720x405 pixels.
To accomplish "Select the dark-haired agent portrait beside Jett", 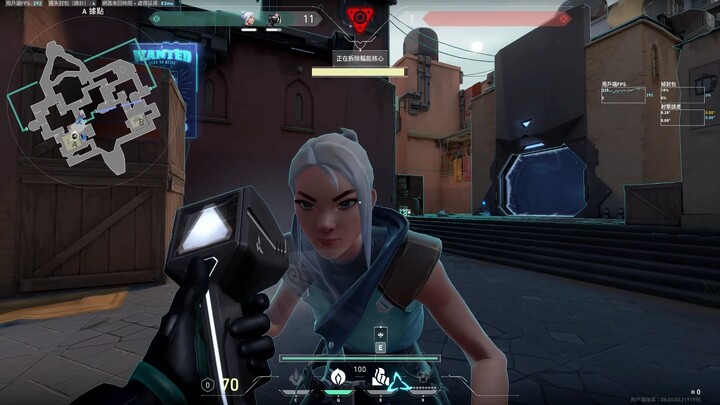I will point(273,18).
